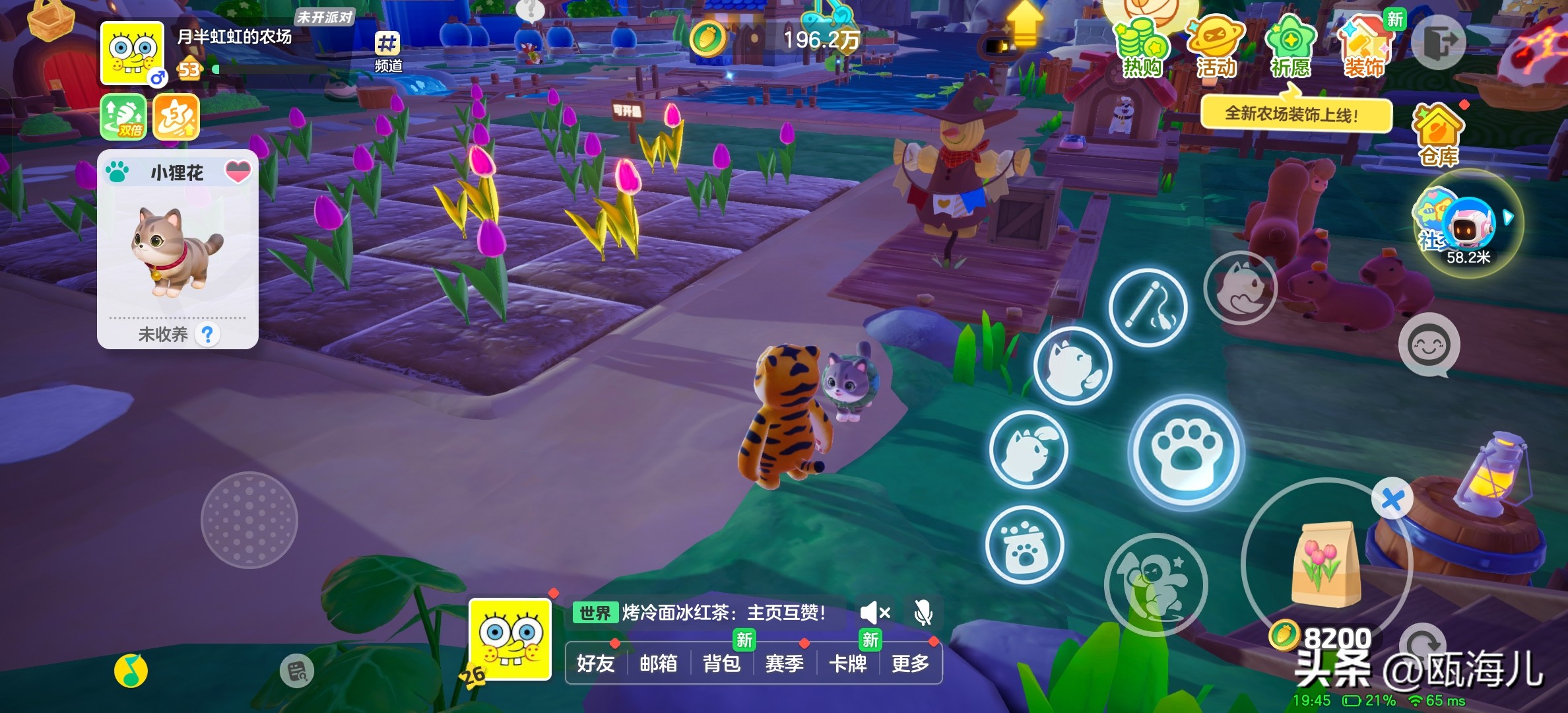This screenshot has height=713, width=1568.
Task: Tap the large paw print action button
Action: (x=1186, y=453)
